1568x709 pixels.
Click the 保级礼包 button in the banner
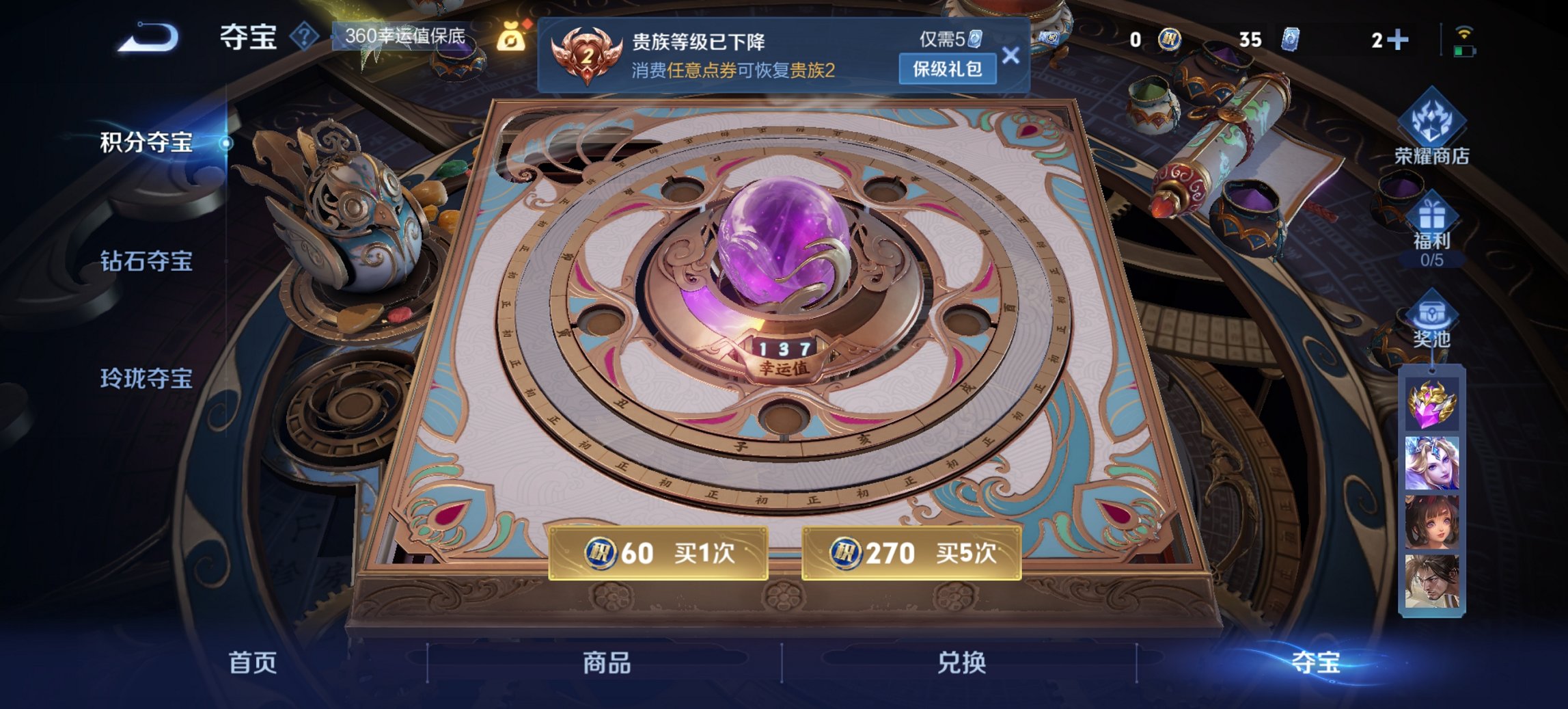tap(949, 70)
